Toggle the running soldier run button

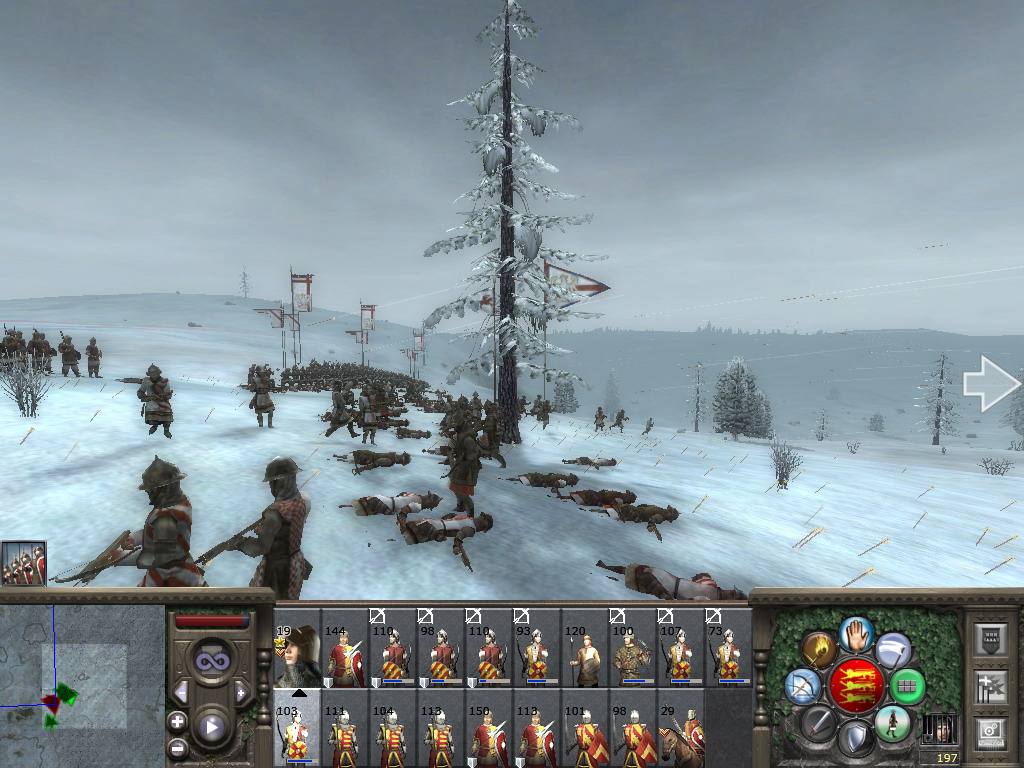891,722
